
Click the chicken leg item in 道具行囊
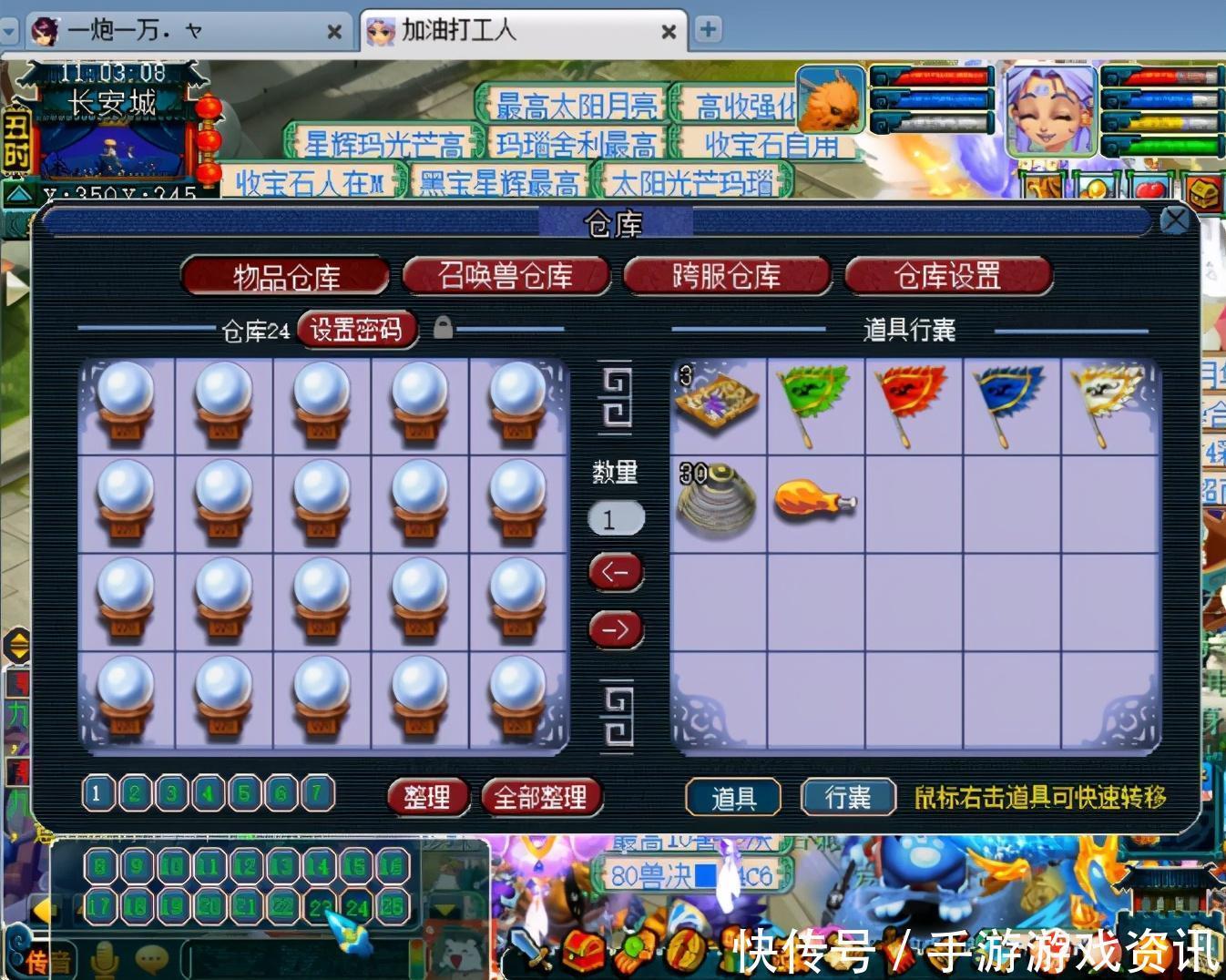[813, 501]
